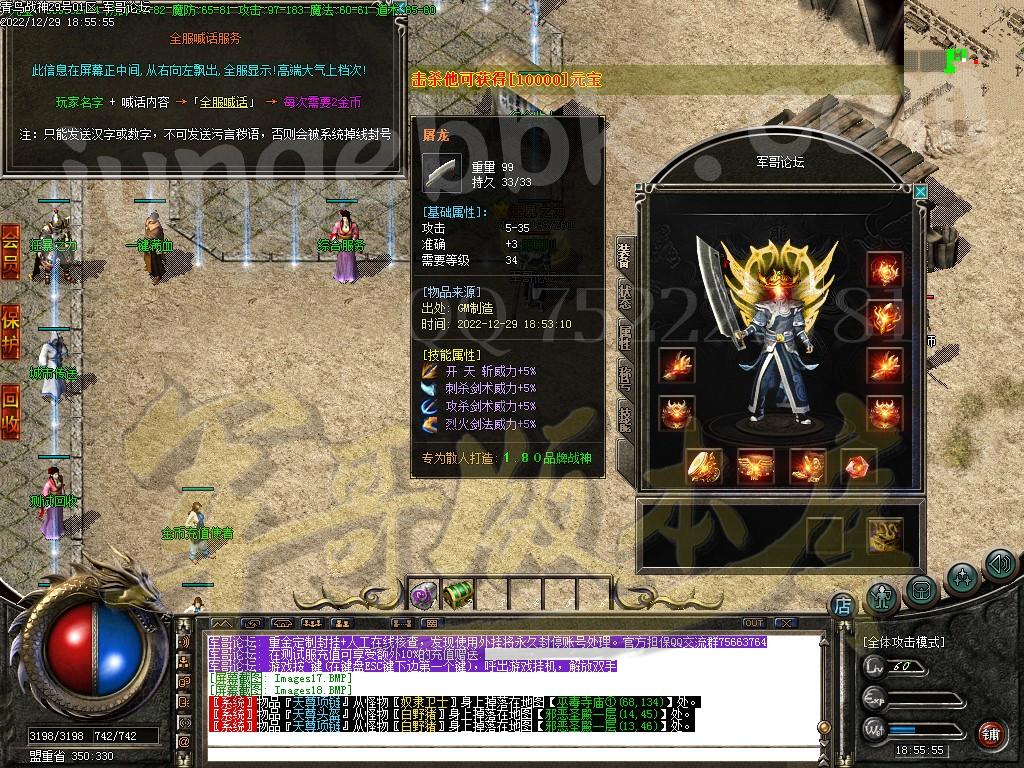1024x768 pixels.
Task: Show the 称号 titles tab
Action: click(x=625, y=377)
